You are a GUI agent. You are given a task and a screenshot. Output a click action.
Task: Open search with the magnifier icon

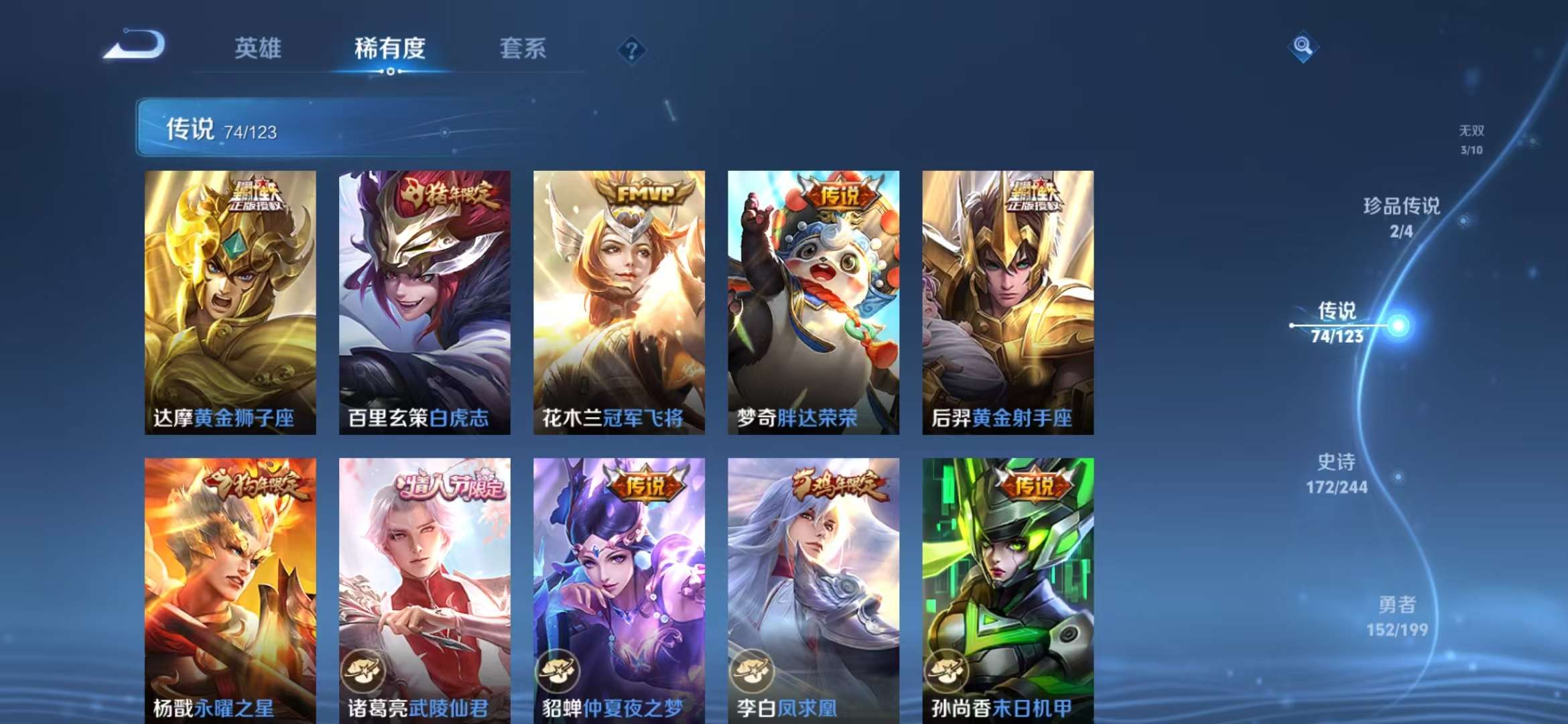1301,47
